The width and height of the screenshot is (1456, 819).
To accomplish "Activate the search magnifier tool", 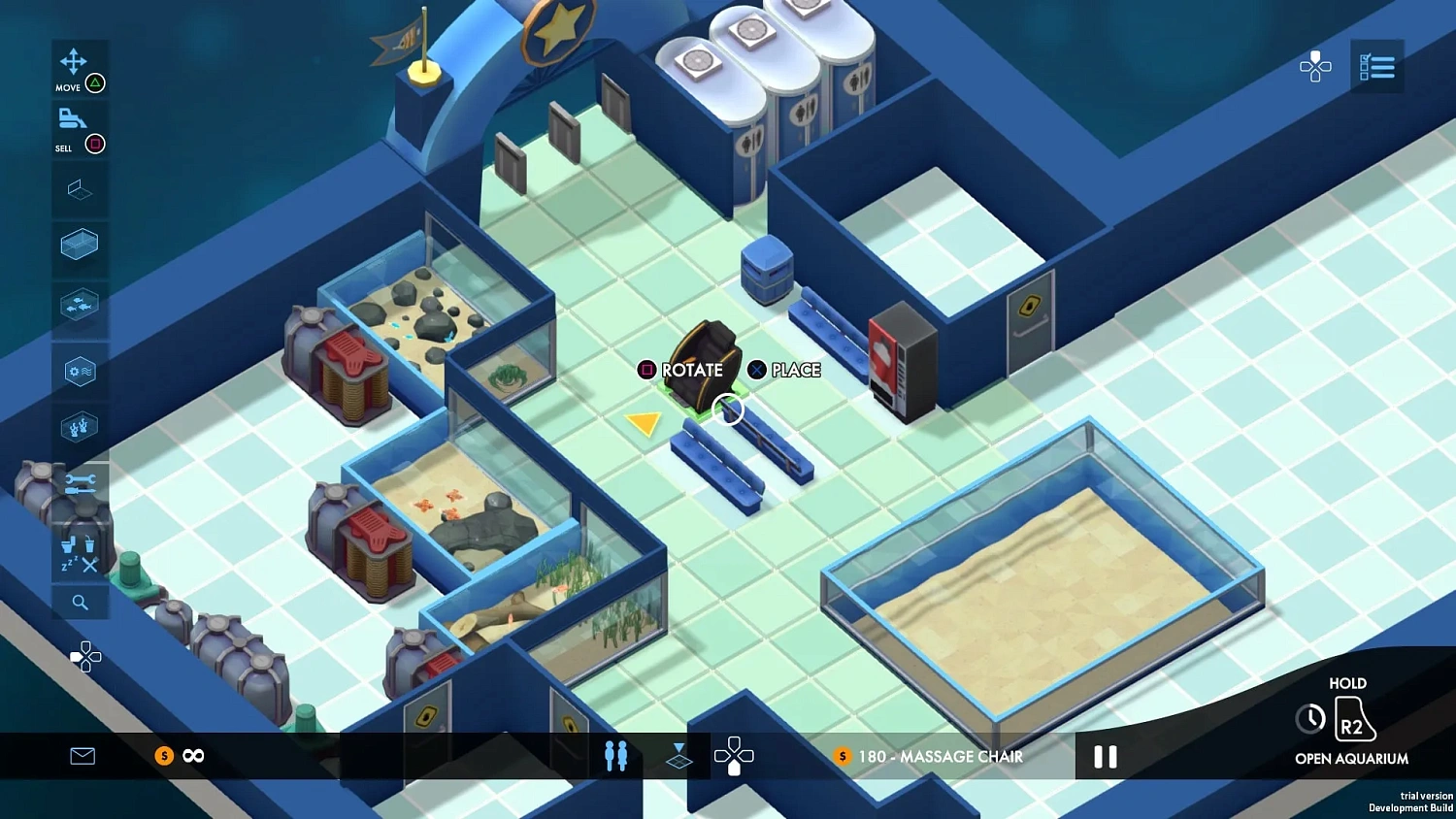I will [x=81, y=603].
